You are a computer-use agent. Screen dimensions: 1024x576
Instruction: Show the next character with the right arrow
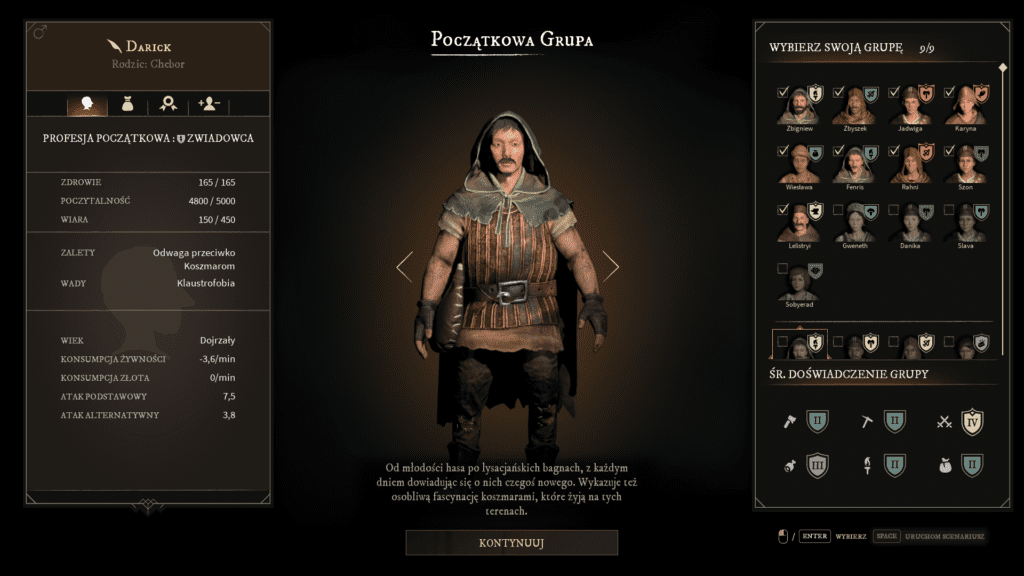point(611,266)
